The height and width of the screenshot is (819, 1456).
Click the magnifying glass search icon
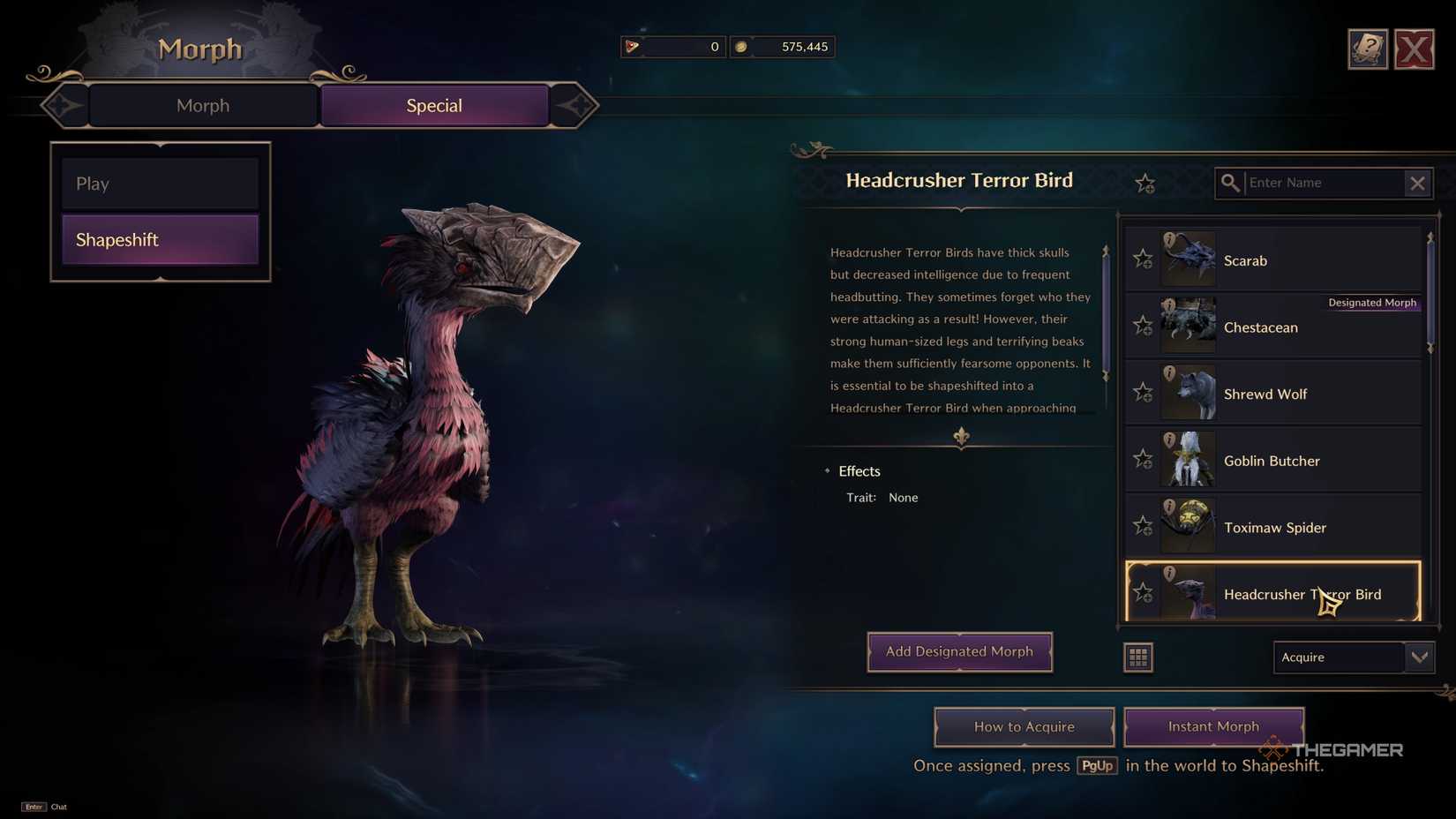tap(1231, 183)
